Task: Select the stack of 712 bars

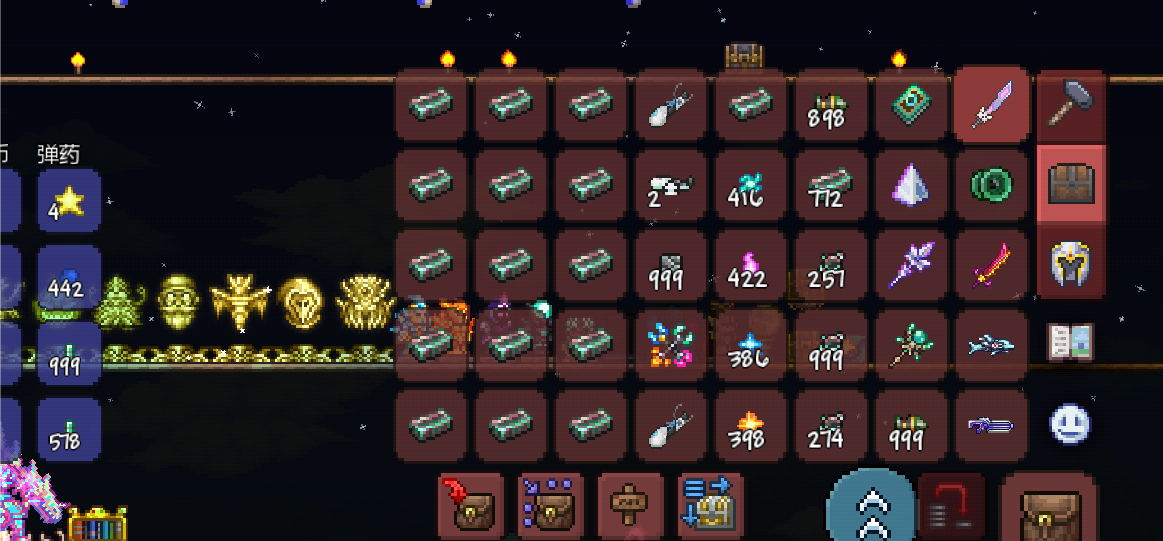Action: (830, 184)
